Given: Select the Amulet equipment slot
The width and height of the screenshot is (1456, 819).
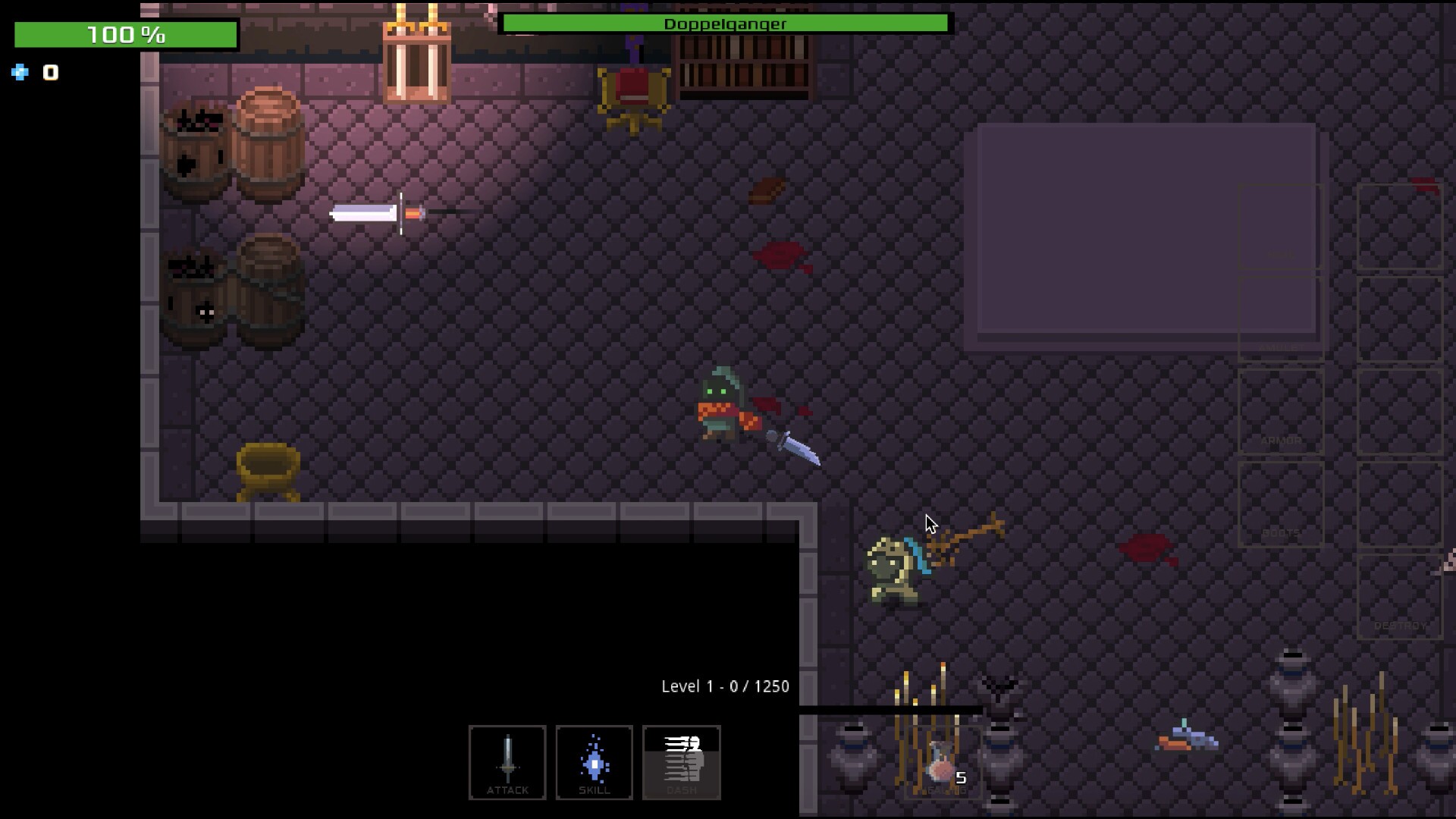Looking at the screenshot, I should tap(1281, 319).
